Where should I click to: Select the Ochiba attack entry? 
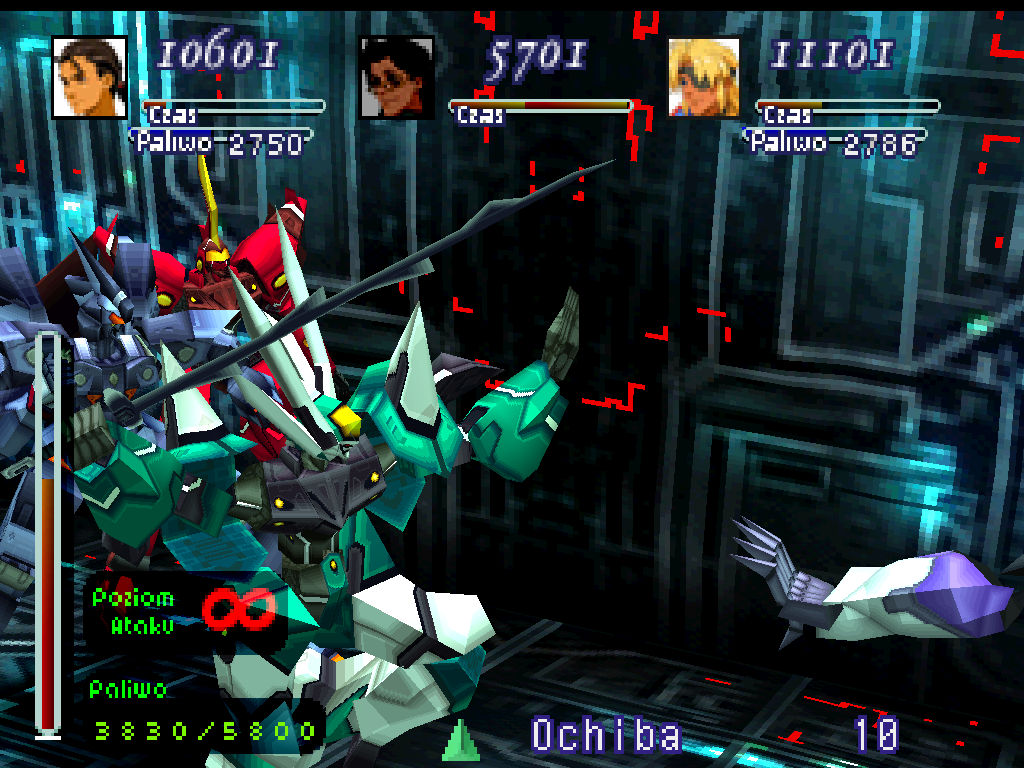click(606, 735)
